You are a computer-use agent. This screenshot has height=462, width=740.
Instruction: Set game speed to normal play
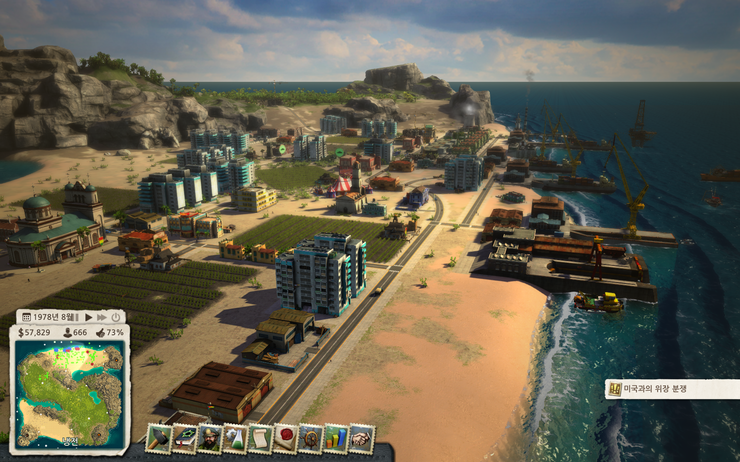[90, 317]
